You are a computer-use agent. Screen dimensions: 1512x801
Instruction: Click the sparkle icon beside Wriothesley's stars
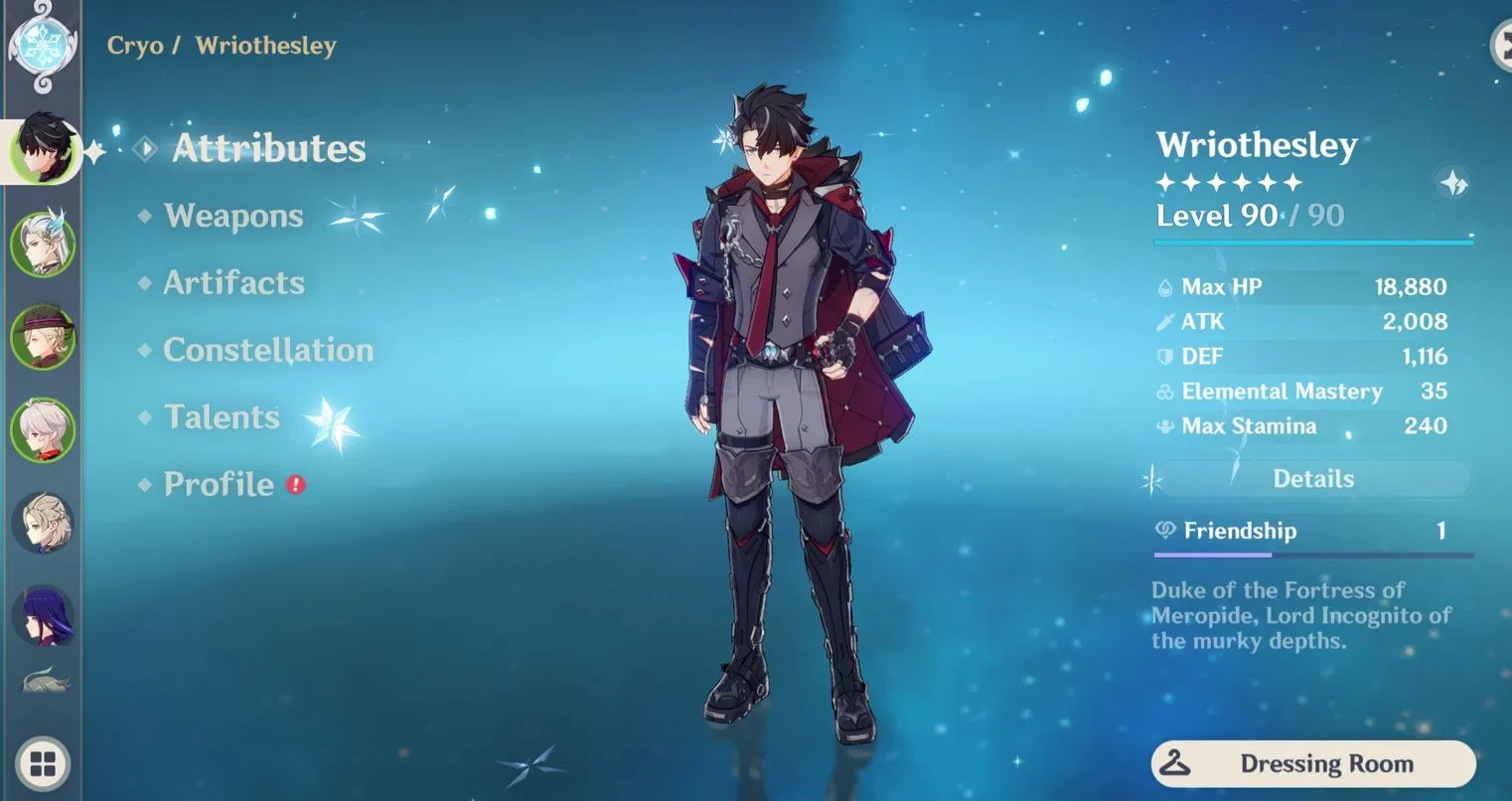pos(1451,184)
